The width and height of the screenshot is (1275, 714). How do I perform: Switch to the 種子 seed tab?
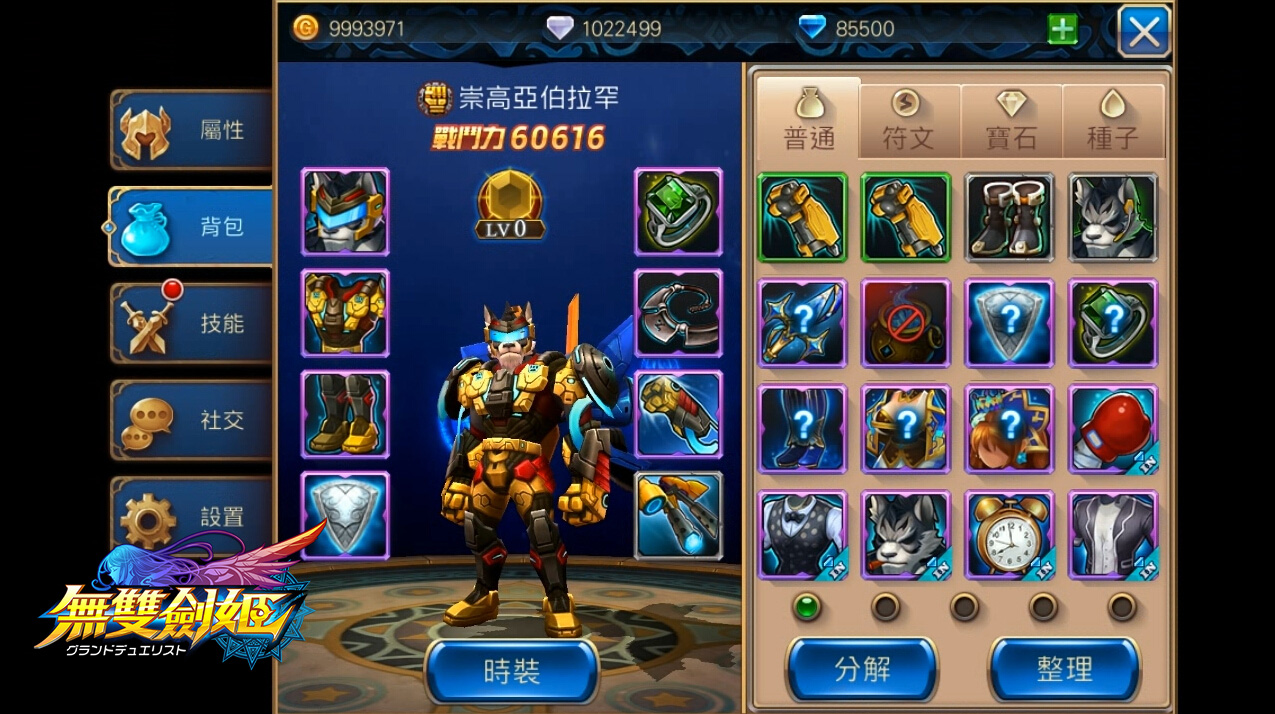[x=1113, y=121]
